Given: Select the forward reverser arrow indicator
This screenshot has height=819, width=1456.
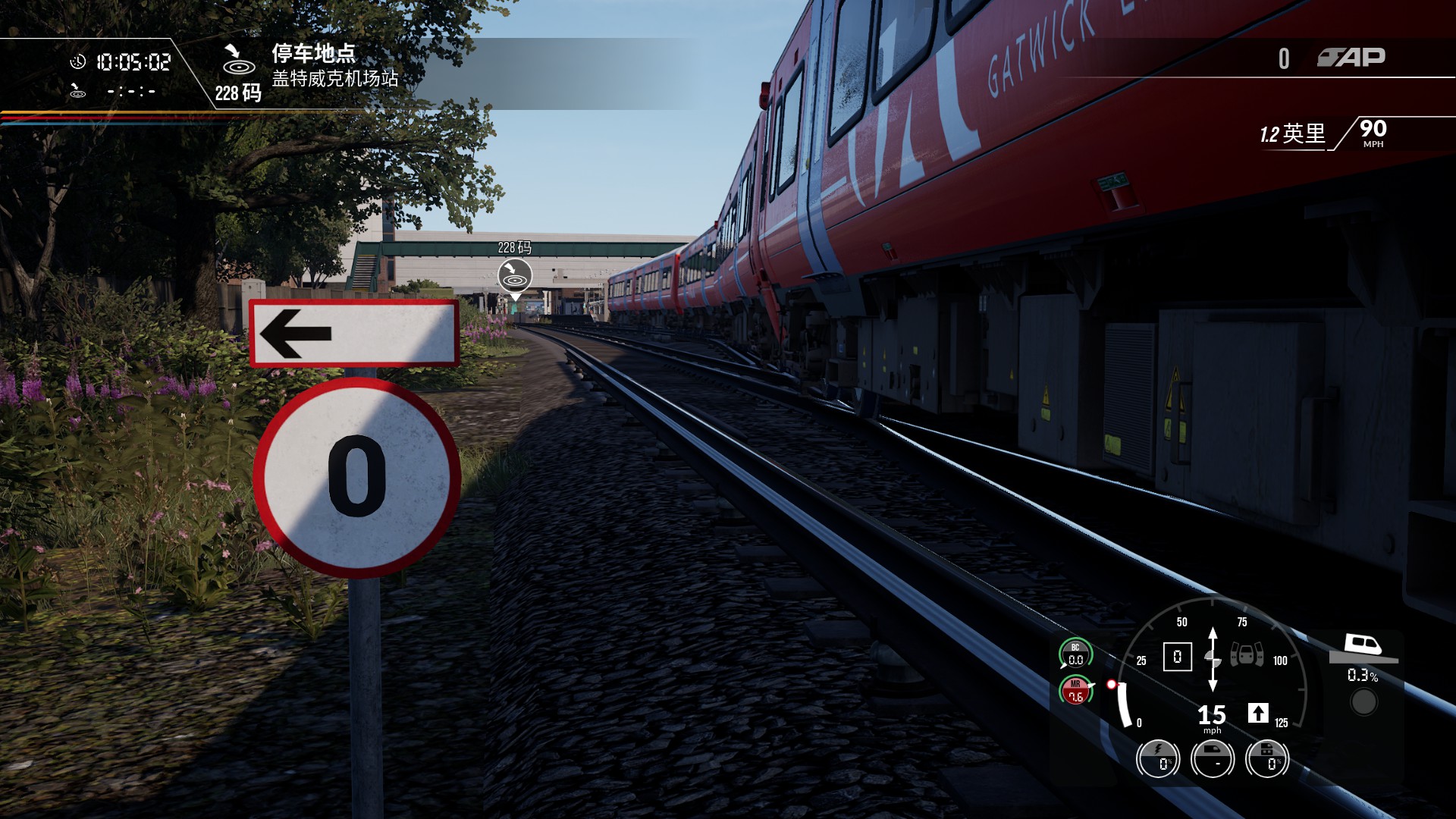Looking at the screenshot, I should tap(1257, 713).
